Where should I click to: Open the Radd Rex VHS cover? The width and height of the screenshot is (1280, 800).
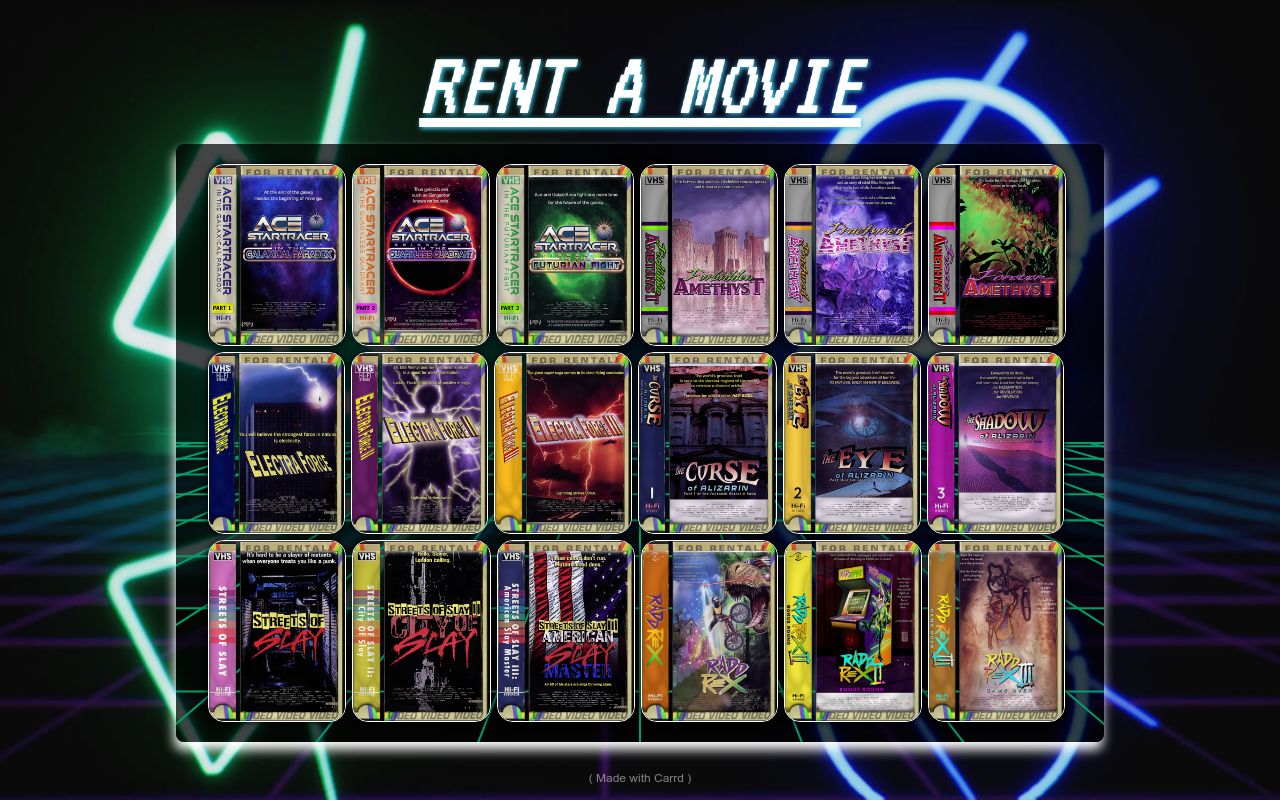pyautogui.click(x=708, y=630)
